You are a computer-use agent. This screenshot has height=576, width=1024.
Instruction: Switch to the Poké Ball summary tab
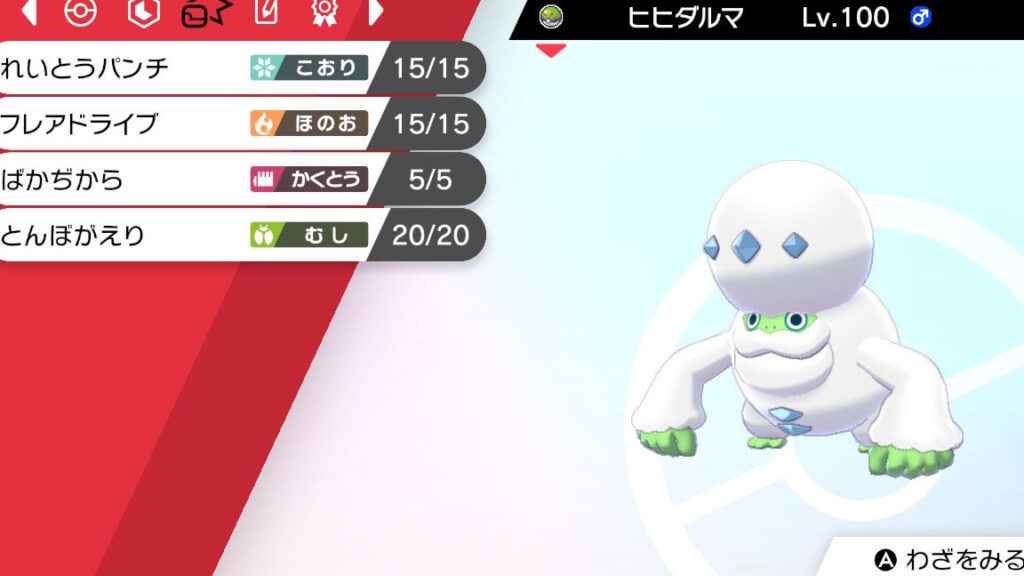click(x=80, y=12)
